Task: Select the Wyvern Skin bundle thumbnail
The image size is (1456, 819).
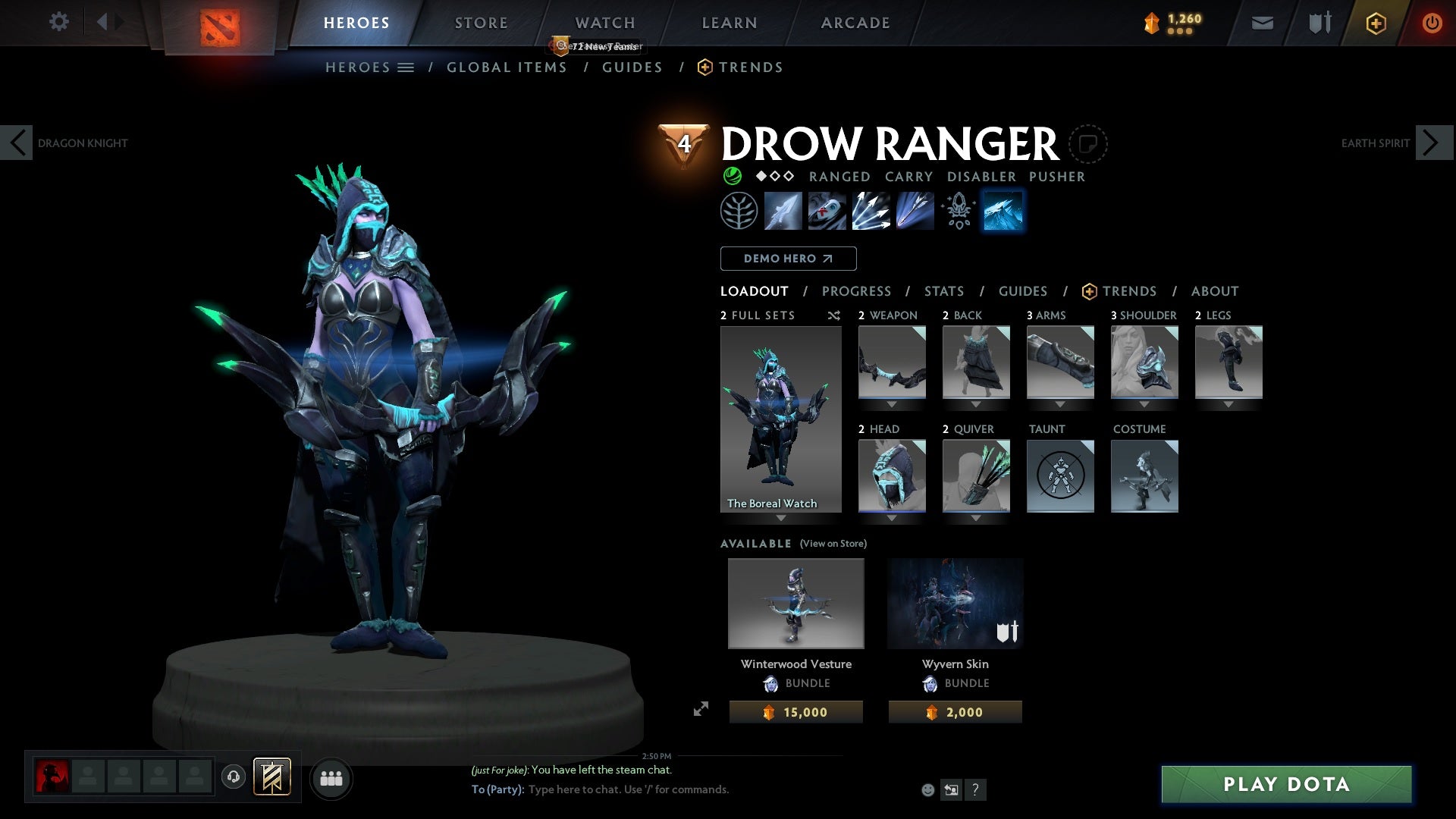Action: (955, 603)
